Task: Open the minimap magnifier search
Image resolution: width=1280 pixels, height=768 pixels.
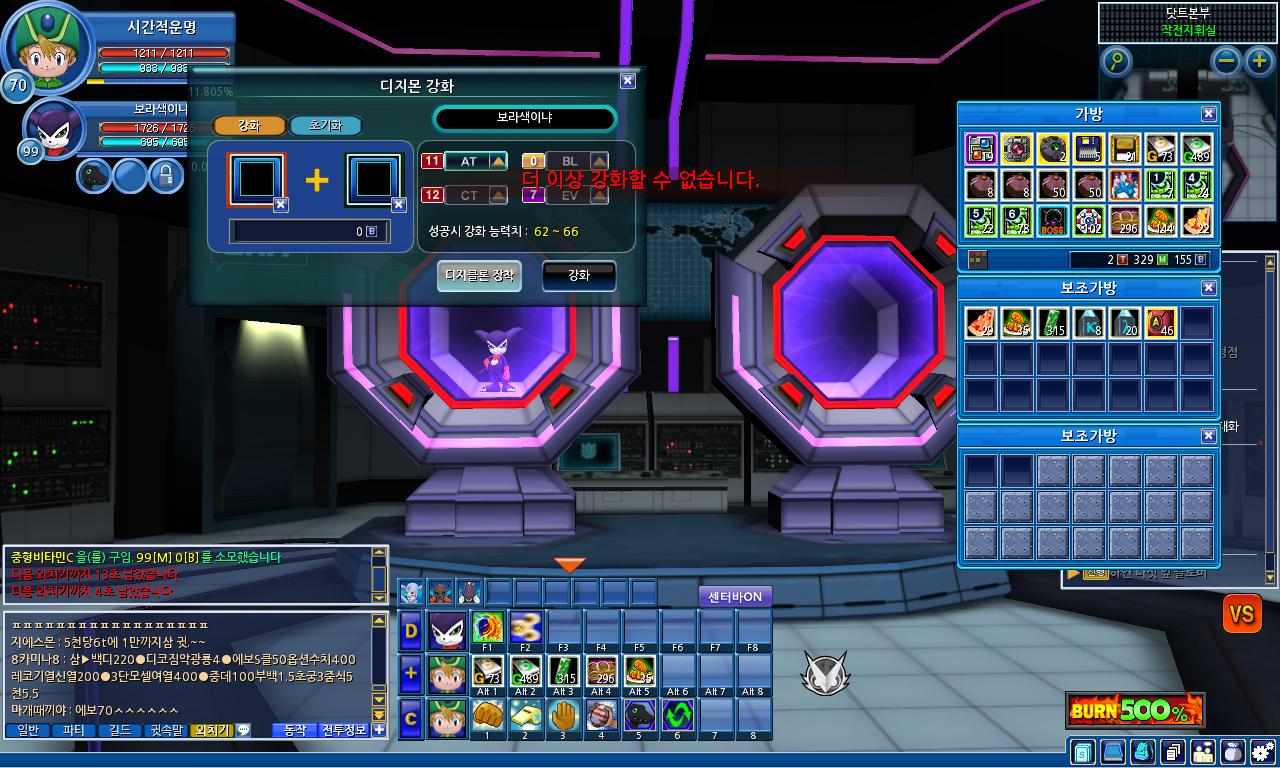Action: [1116, 62]
